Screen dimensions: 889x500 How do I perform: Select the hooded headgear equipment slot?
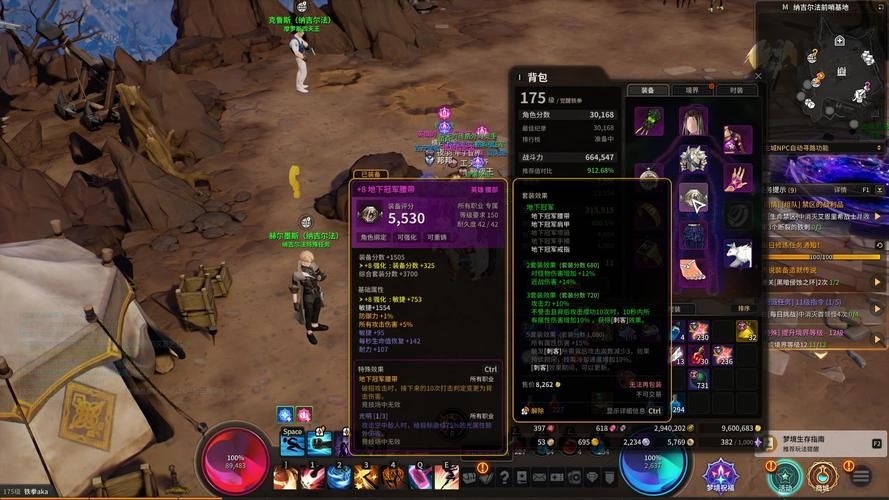[x=693, y=121]
